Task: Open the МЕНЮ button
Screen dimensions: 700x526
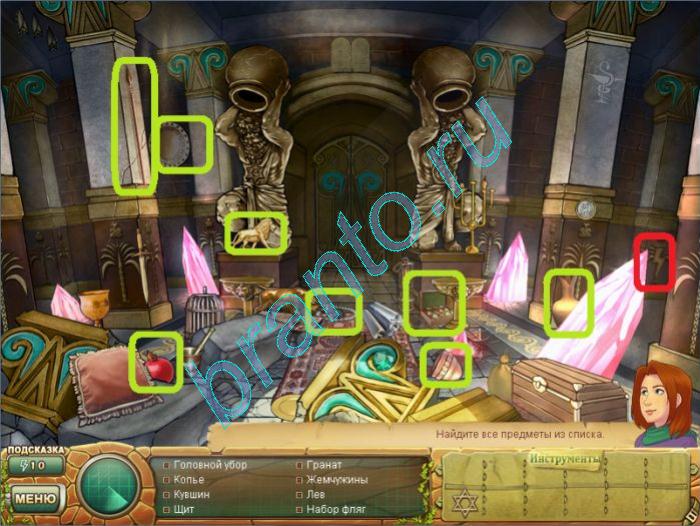Action: point(35,497)
